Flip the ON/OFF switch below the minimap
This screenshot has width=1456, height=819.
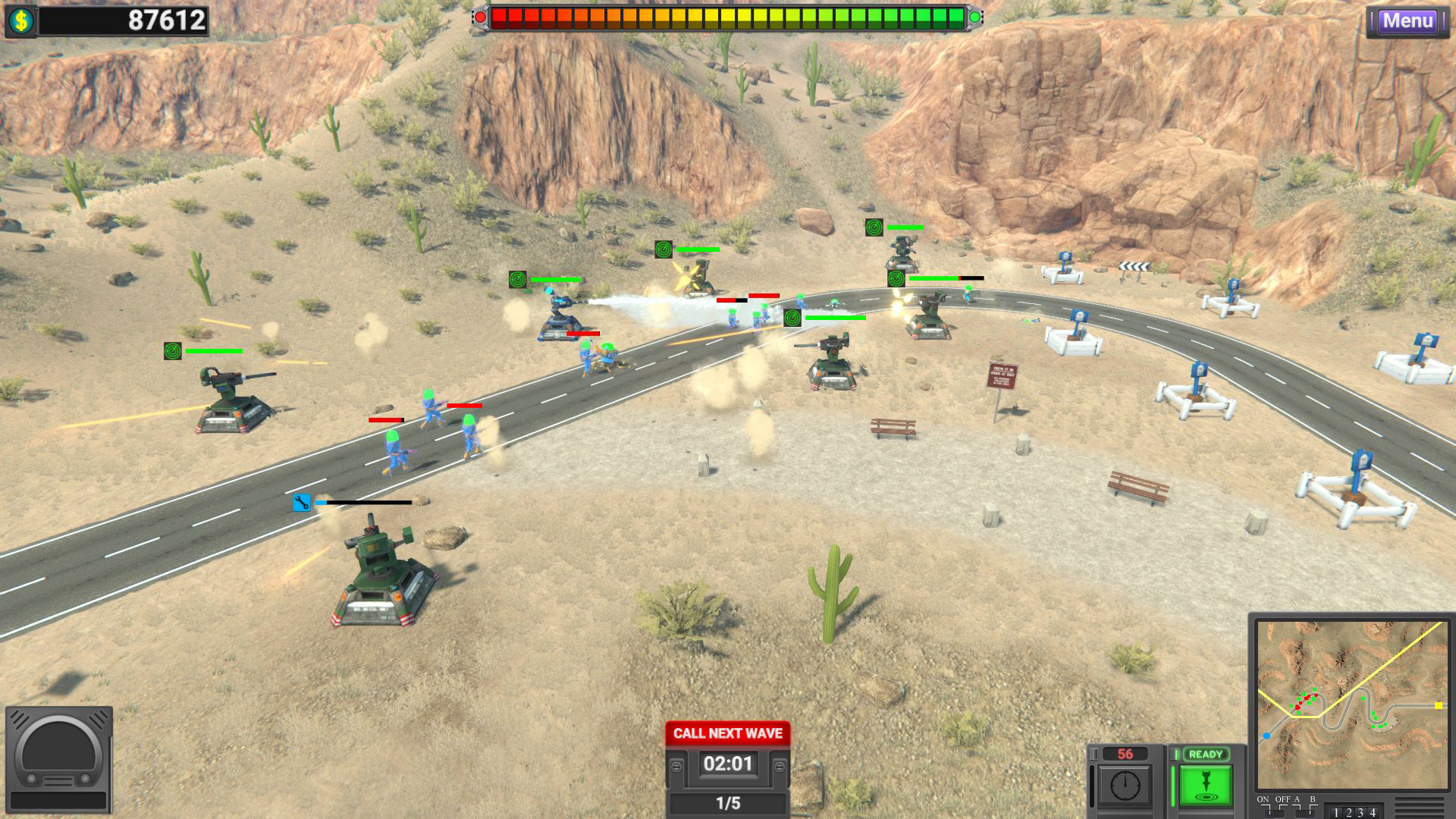(1272, 813)
